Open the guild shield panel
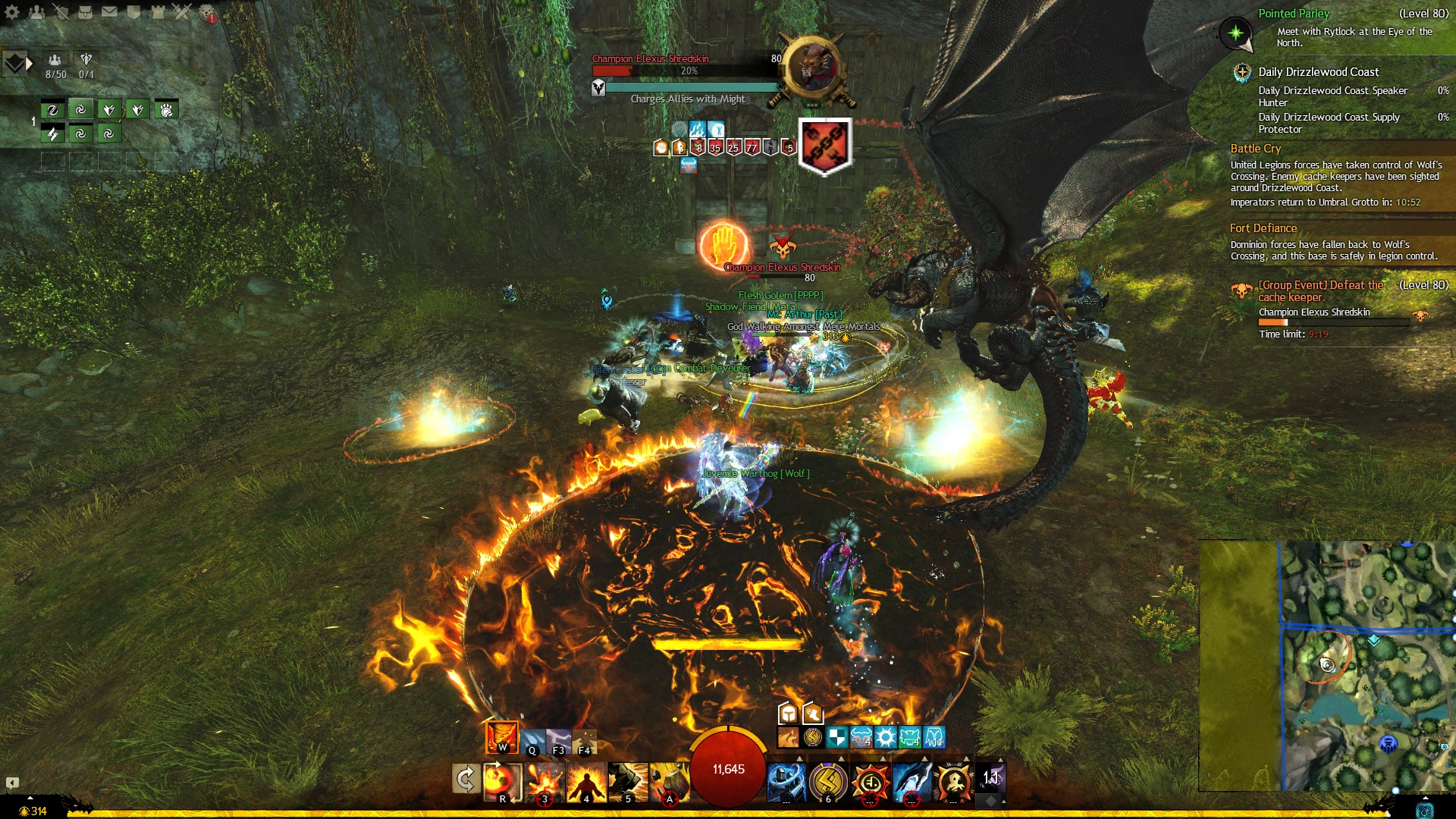1456x819 pixels. [133, 11]
